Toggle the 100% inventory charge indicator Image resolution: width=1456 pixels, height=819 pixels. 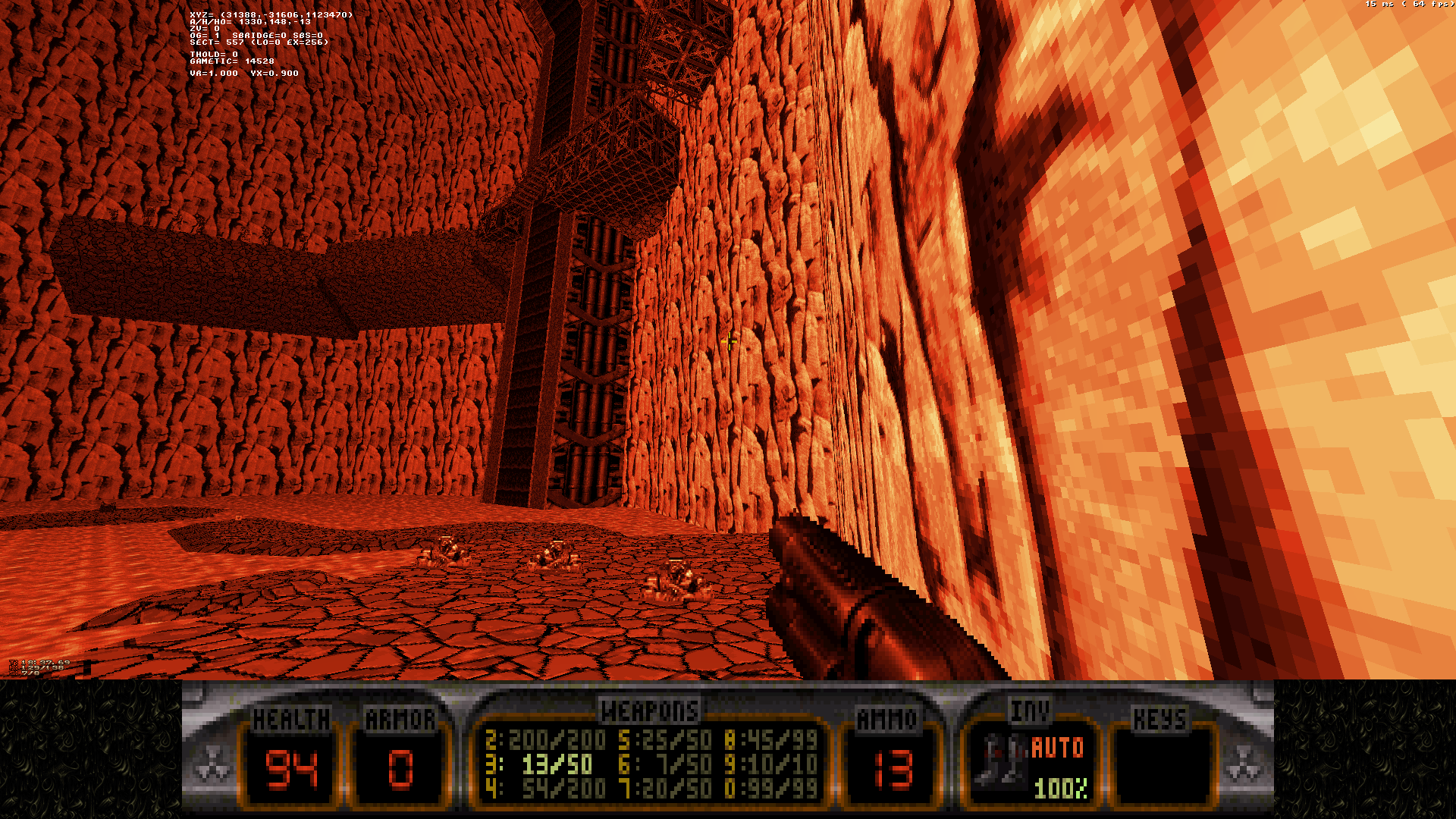(x=1060, y=790)
